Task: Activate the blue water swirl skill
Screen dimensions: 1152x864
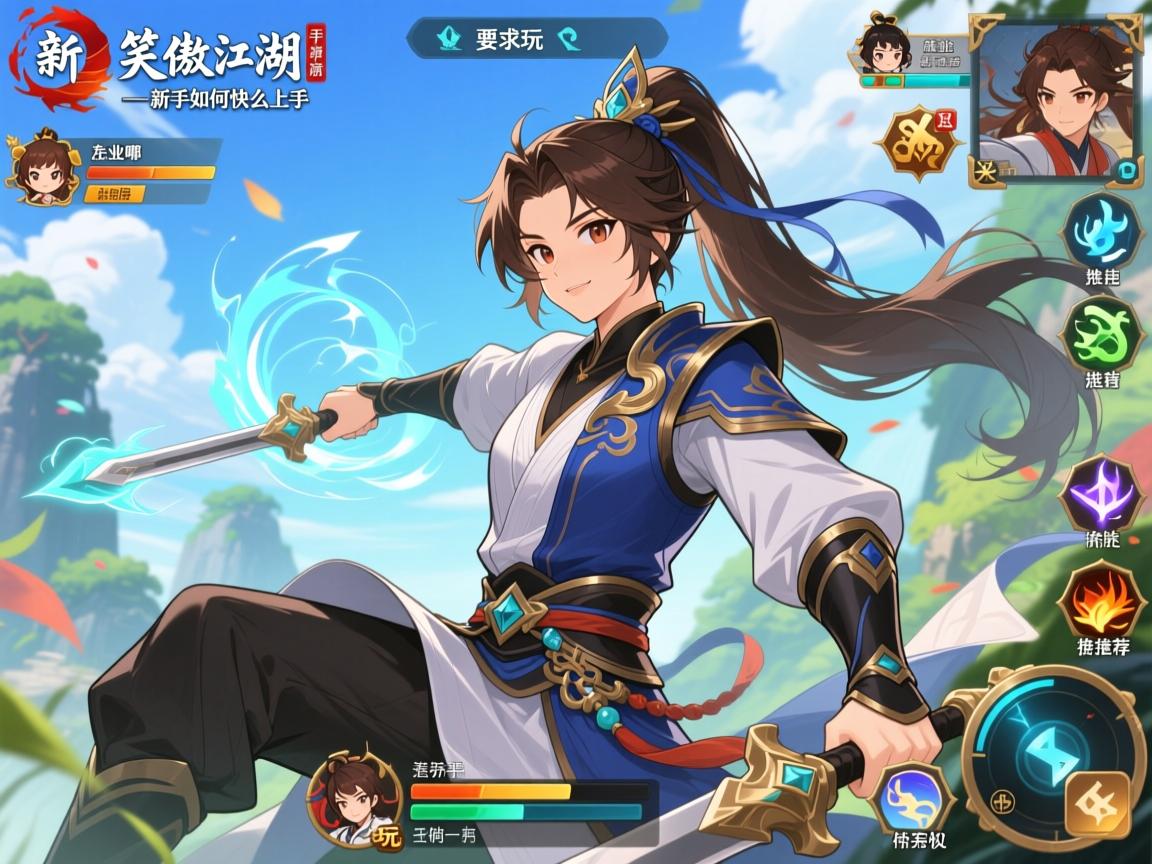Action: (1102, 232)
